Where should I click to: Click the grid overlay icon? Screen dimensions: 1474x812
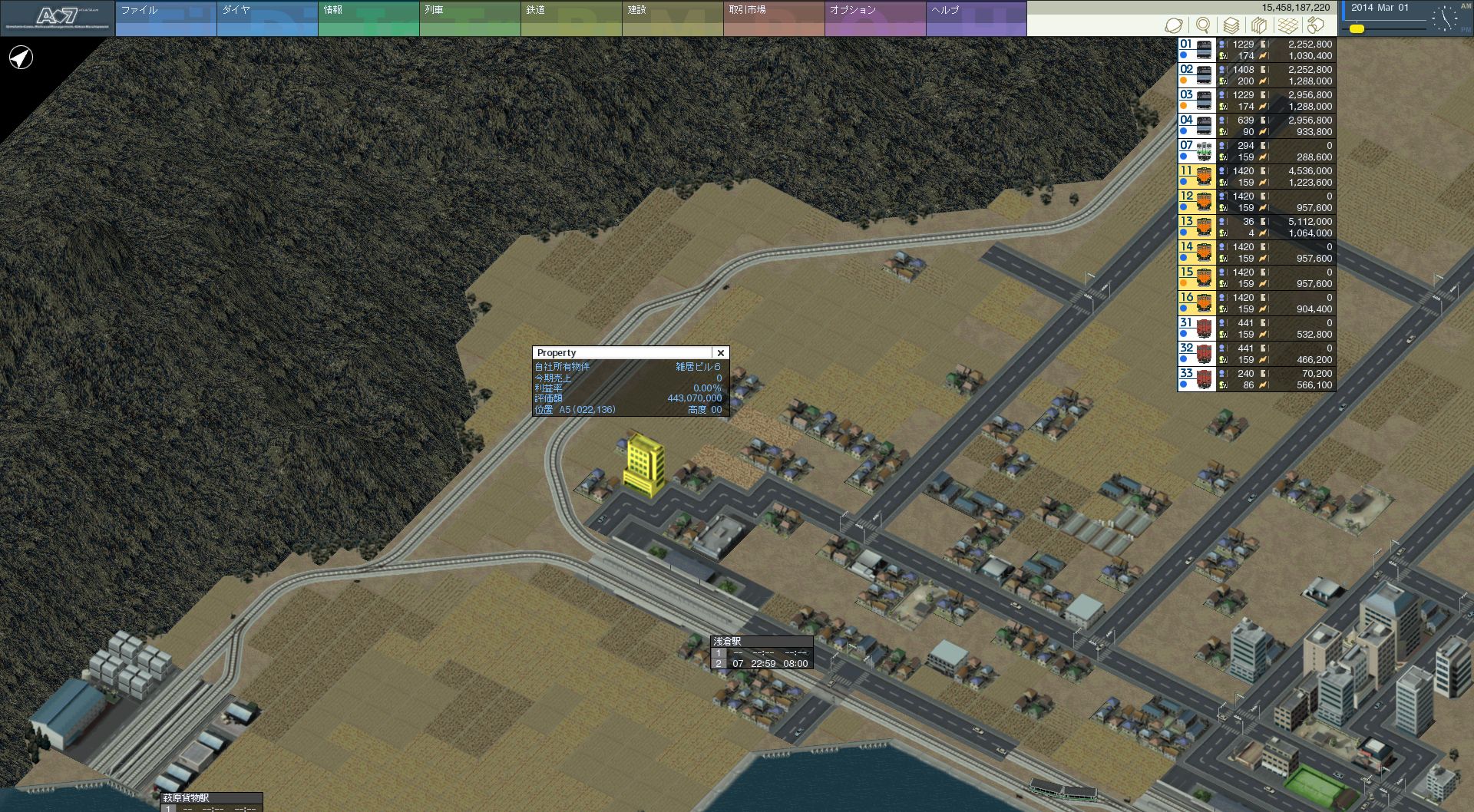[x=1287, y=25]
